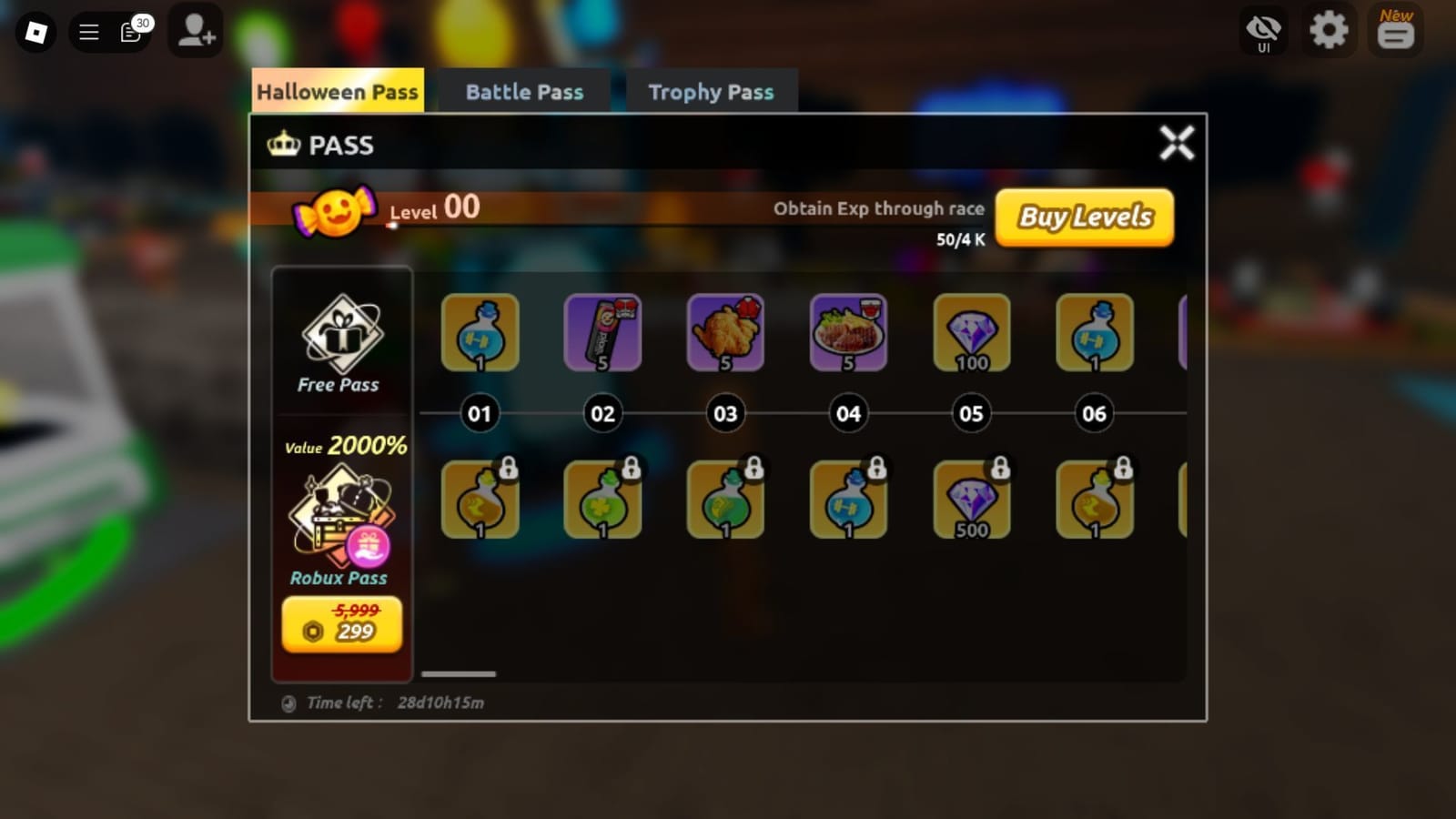1456x819 pixels.
Task: Purchase the Robux Pass for 299
Action: point(341,624)
